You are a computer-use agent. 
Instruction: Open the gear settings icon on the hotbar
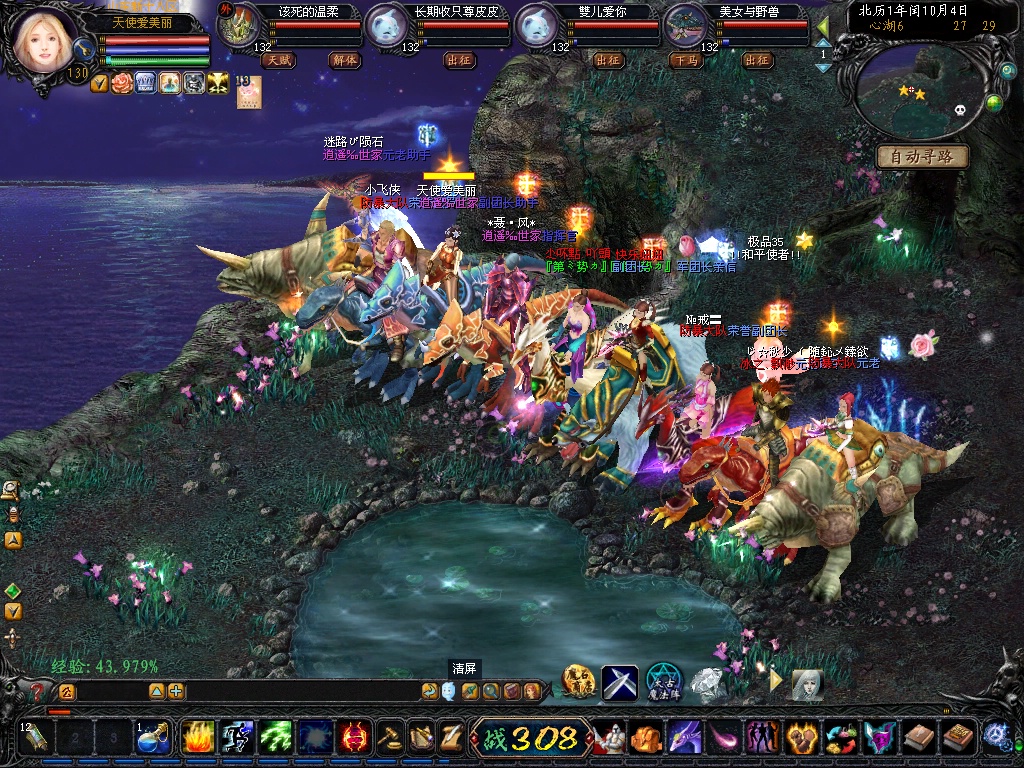point(996,737)
